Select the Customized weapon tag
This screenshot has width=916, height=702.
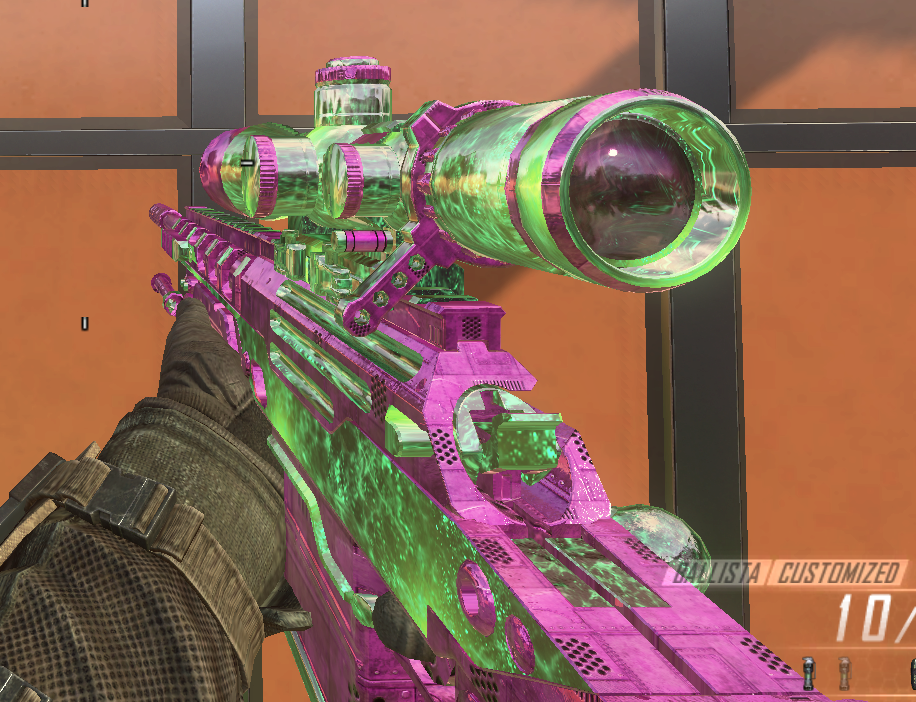837,573
